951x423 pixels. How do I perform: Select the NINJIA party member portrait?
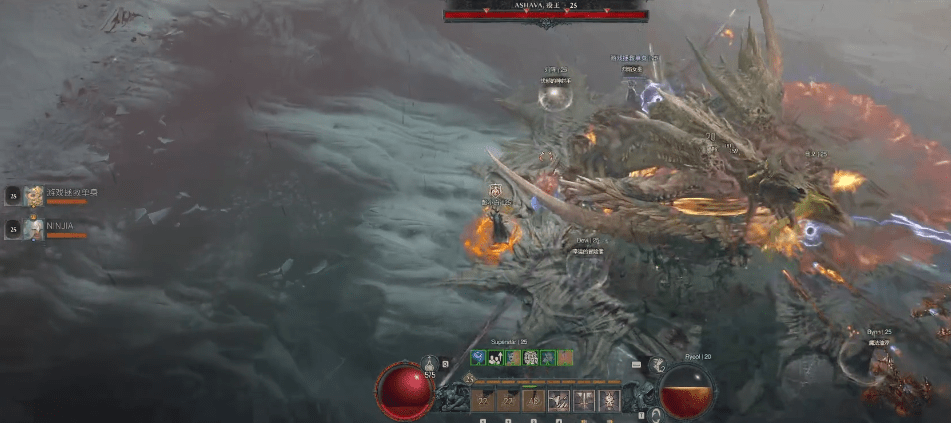[x=35, y=229]
